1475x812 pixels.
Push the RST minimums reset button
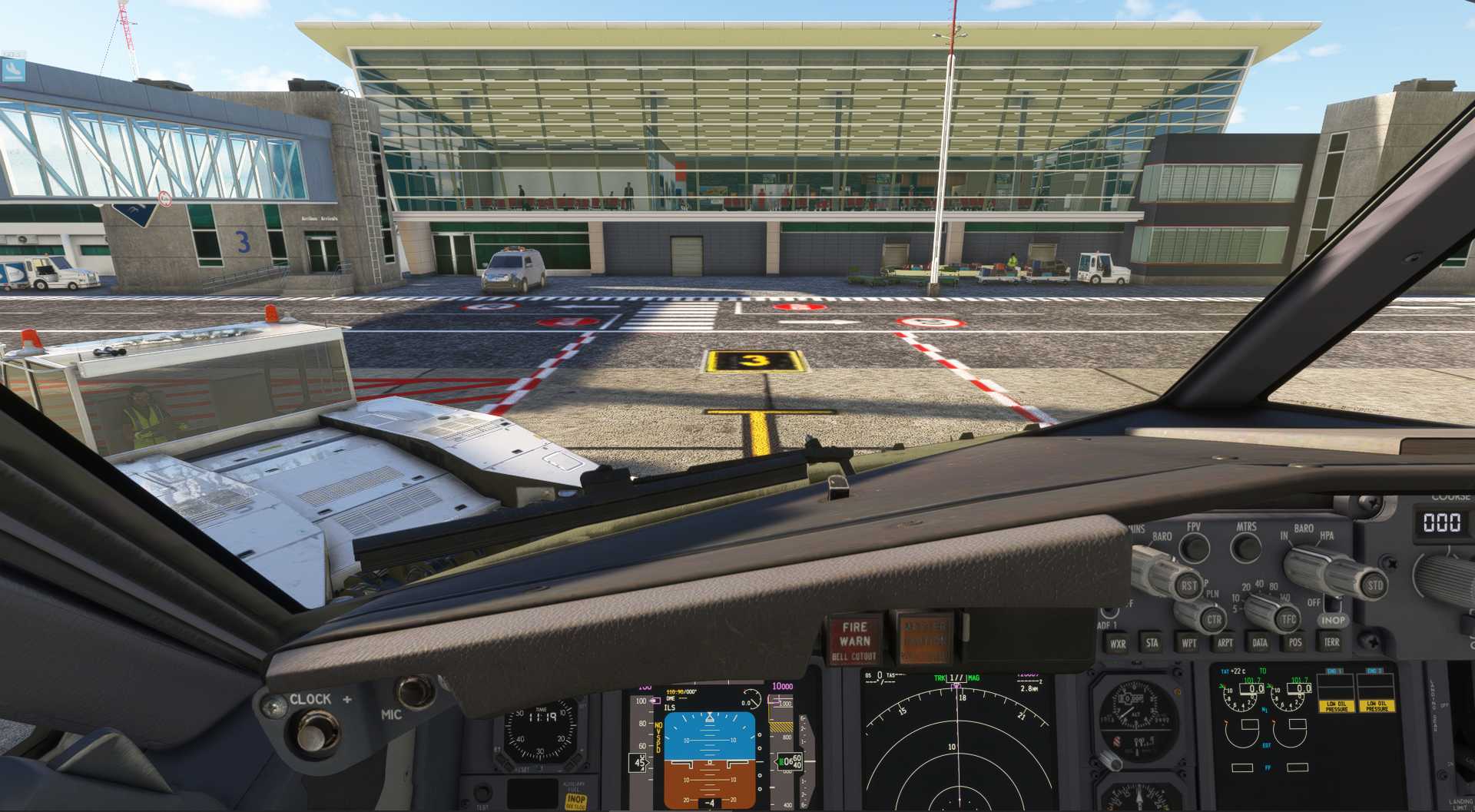(1188, 586)
